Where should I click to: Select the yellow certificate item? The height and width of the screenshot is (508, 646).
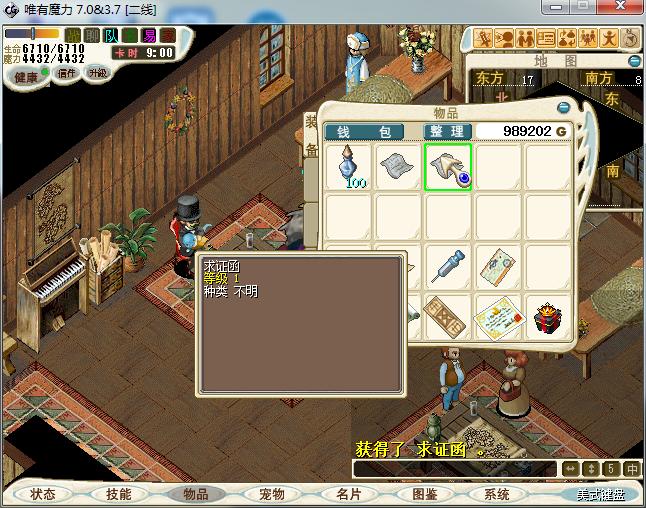(x=498, y=316)
